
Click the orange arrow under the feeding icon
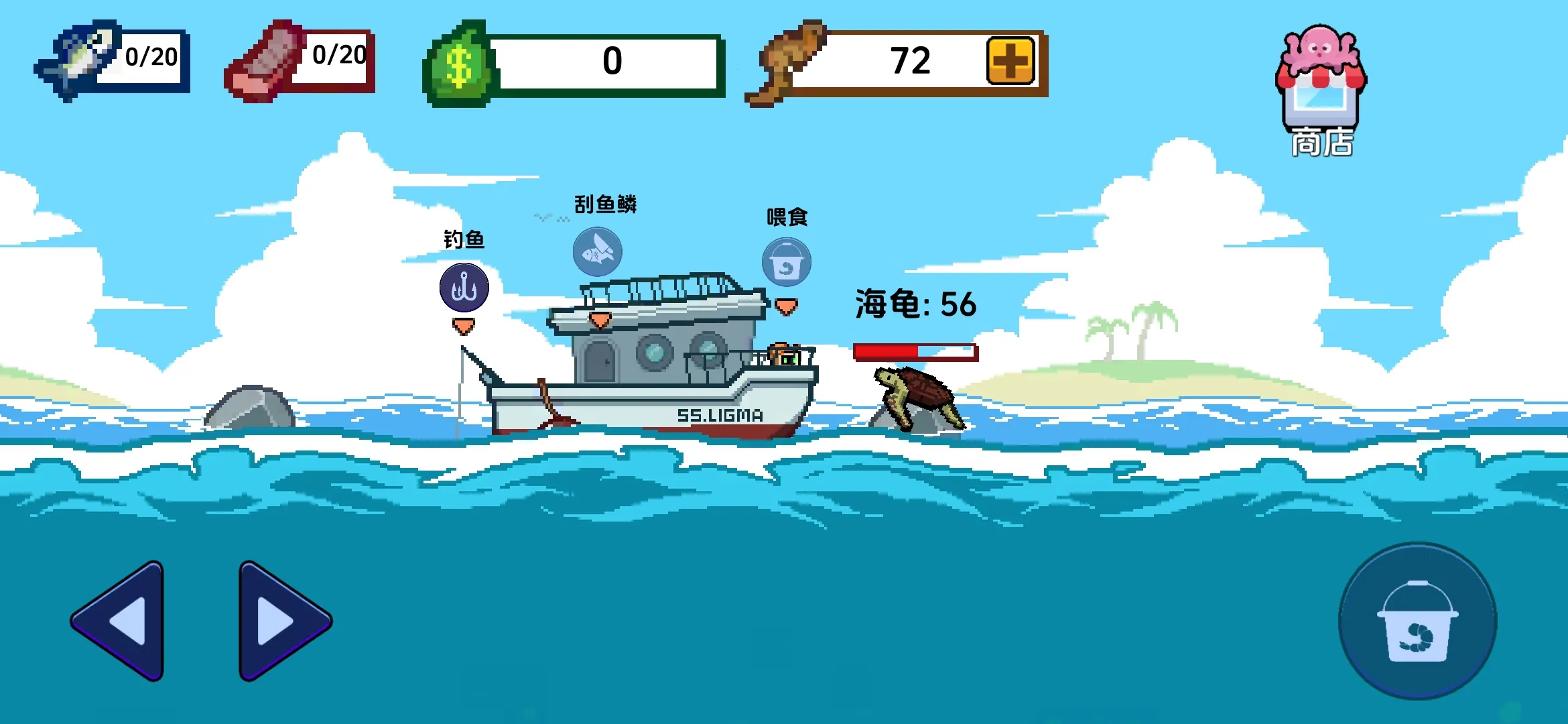point(785,306)
